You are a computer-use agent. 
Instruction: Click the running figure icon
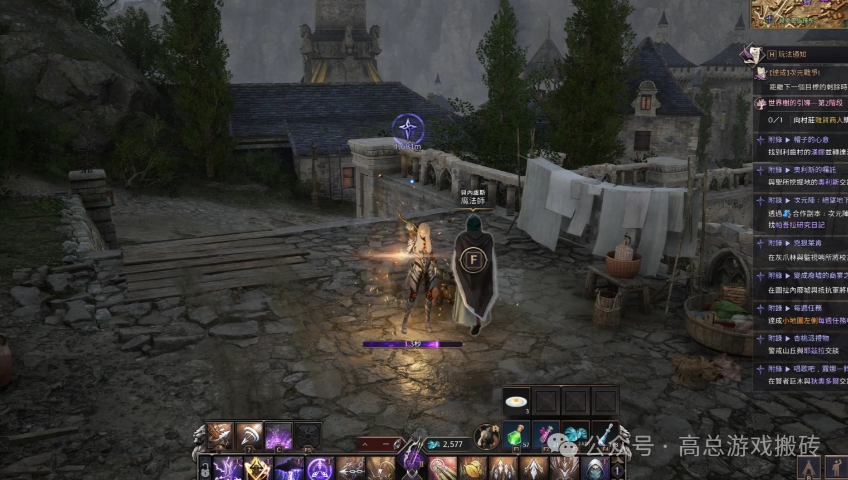[x=836, y=467]
